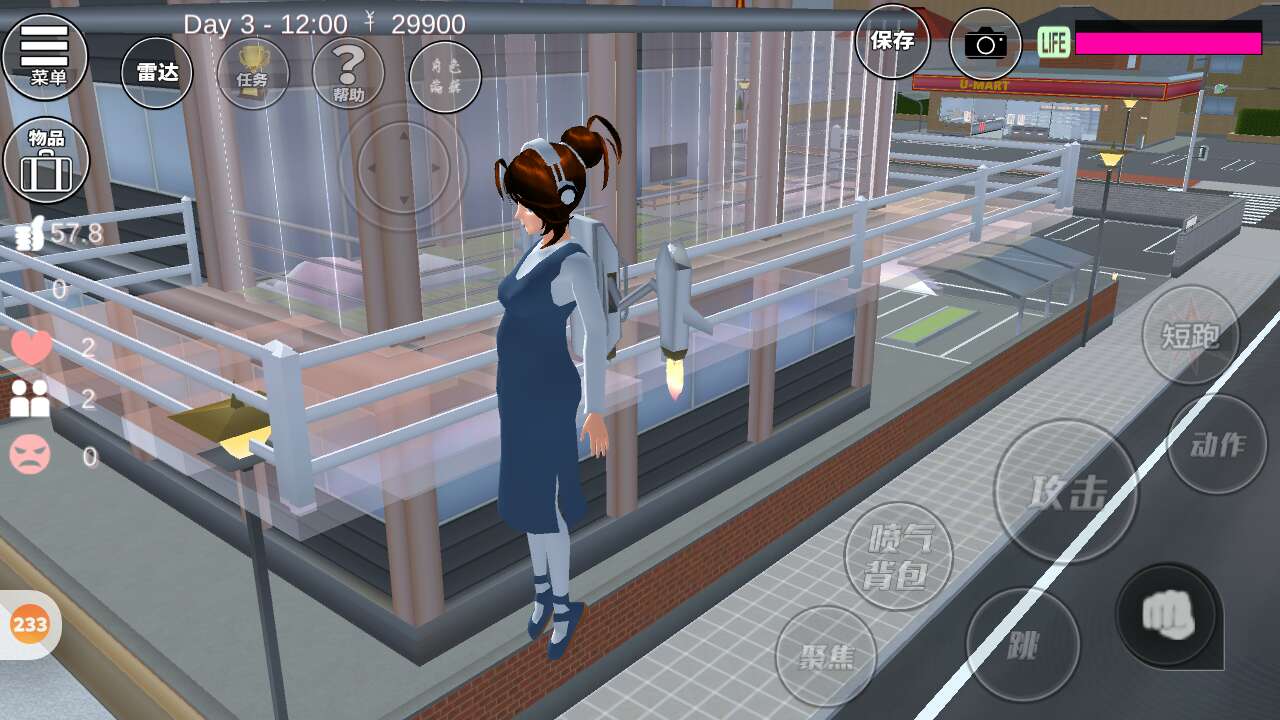Image resolution: width=1280 pixels, height=720 pixels.
Task: Open the 任务 trophy missions button
Action: point(252,73)
